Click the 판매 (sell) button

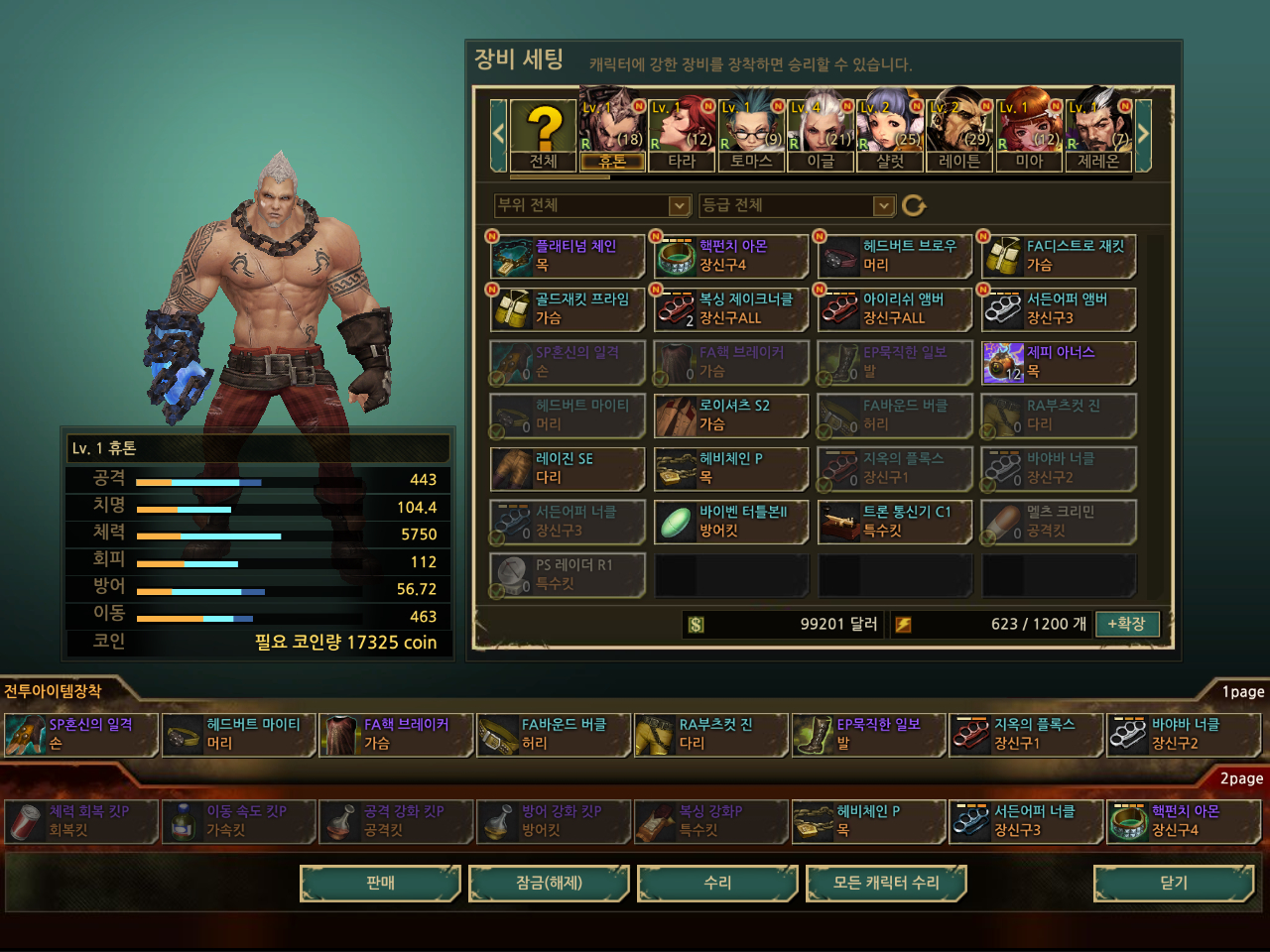380,883
